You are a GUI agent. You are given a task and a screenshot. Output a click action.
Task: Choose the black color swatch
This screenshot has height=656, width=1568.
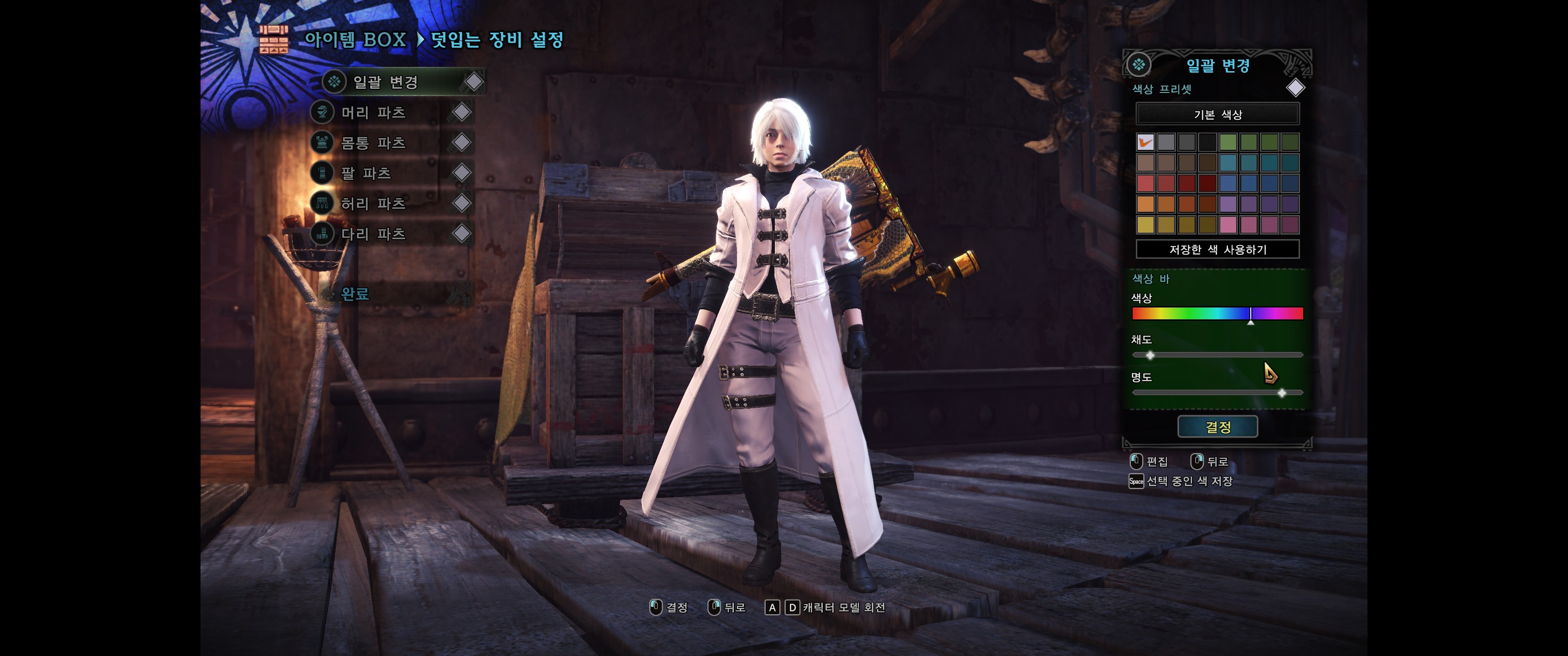point(1207,143)
